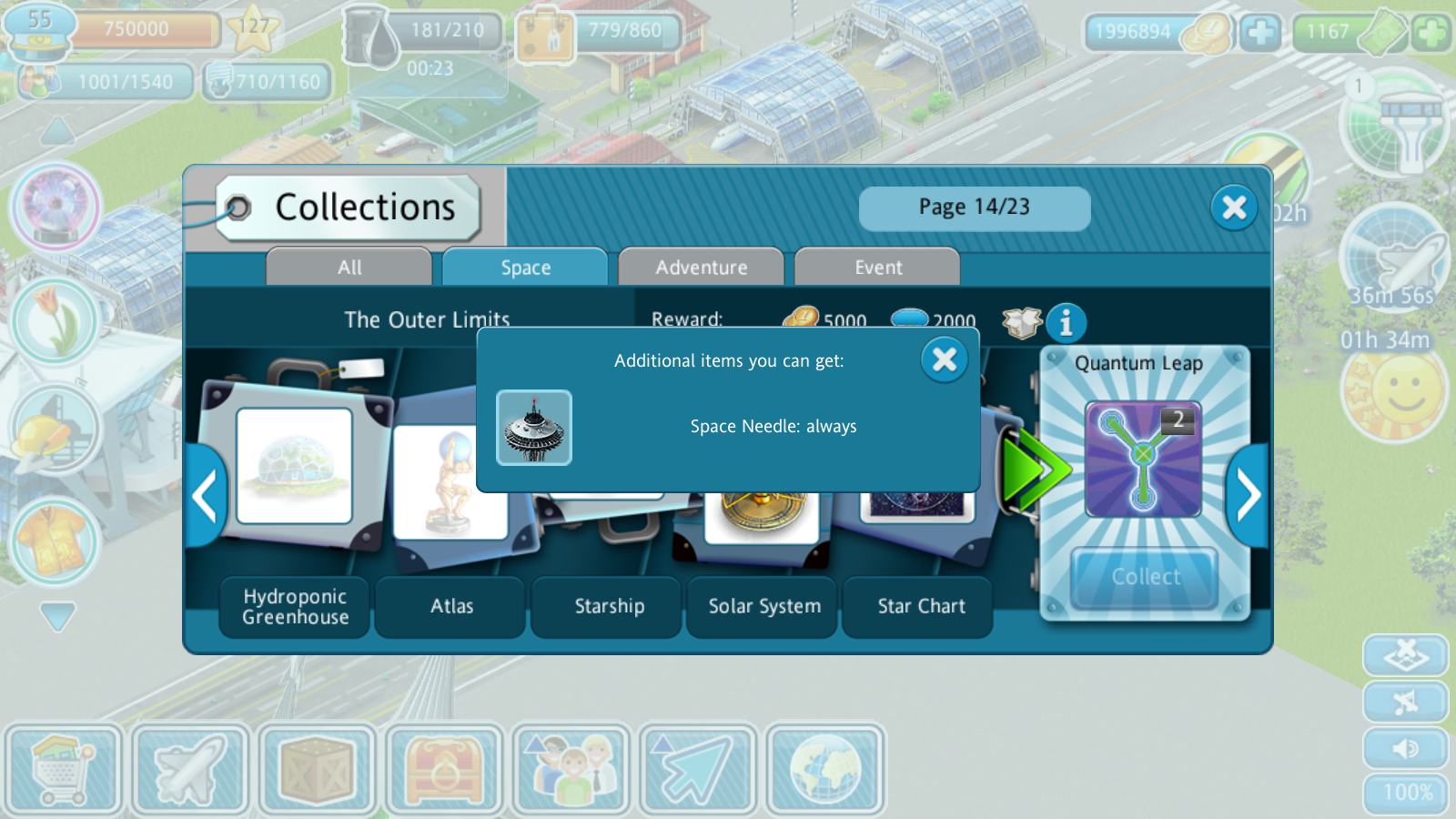Viewport: 1456px width, 819px height.
Task: Toggle the sound speaker button
Action: (1405, 748)
